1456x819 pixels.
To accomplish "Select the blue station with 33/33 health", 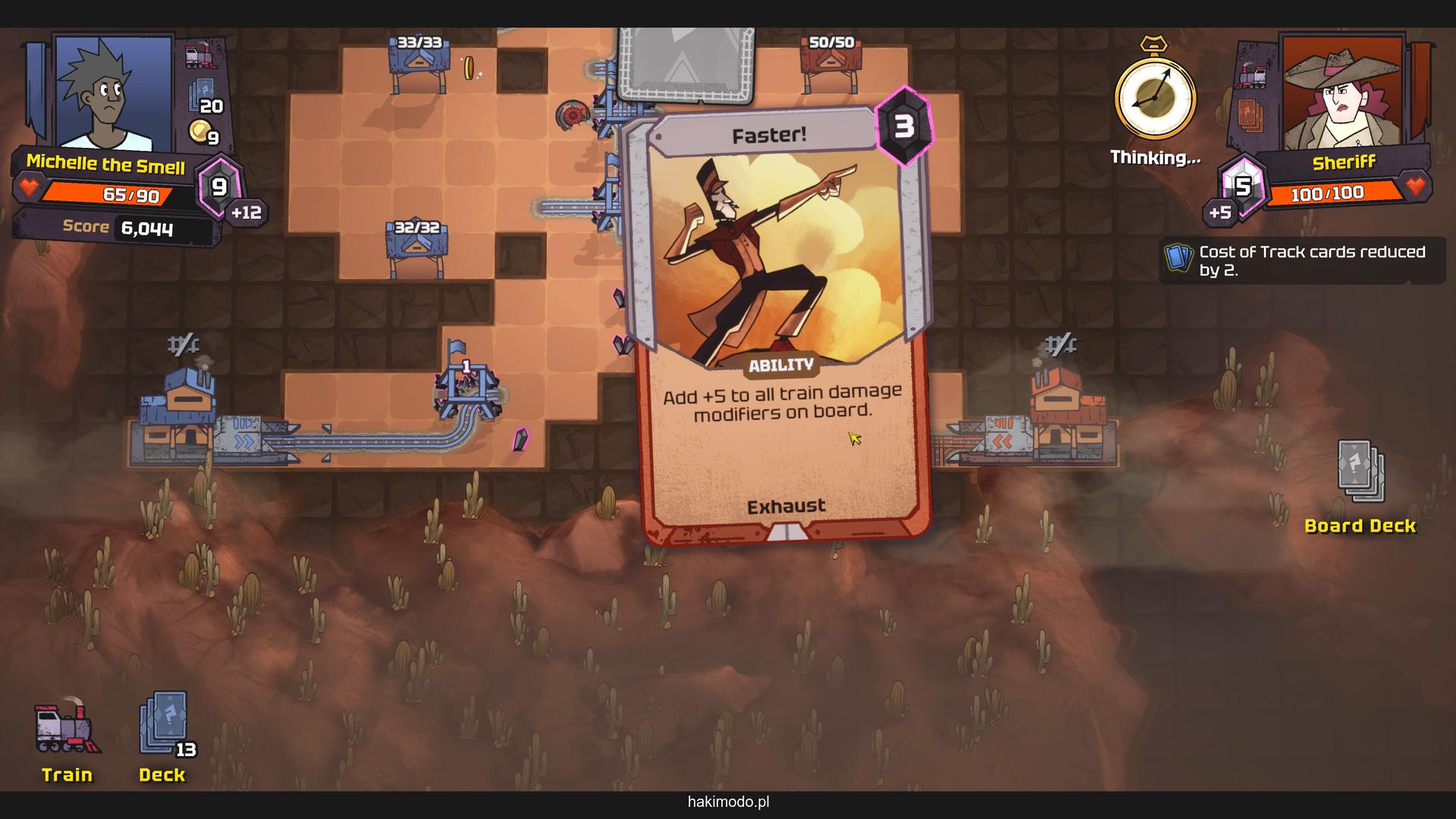I will (x=418, y=64).
